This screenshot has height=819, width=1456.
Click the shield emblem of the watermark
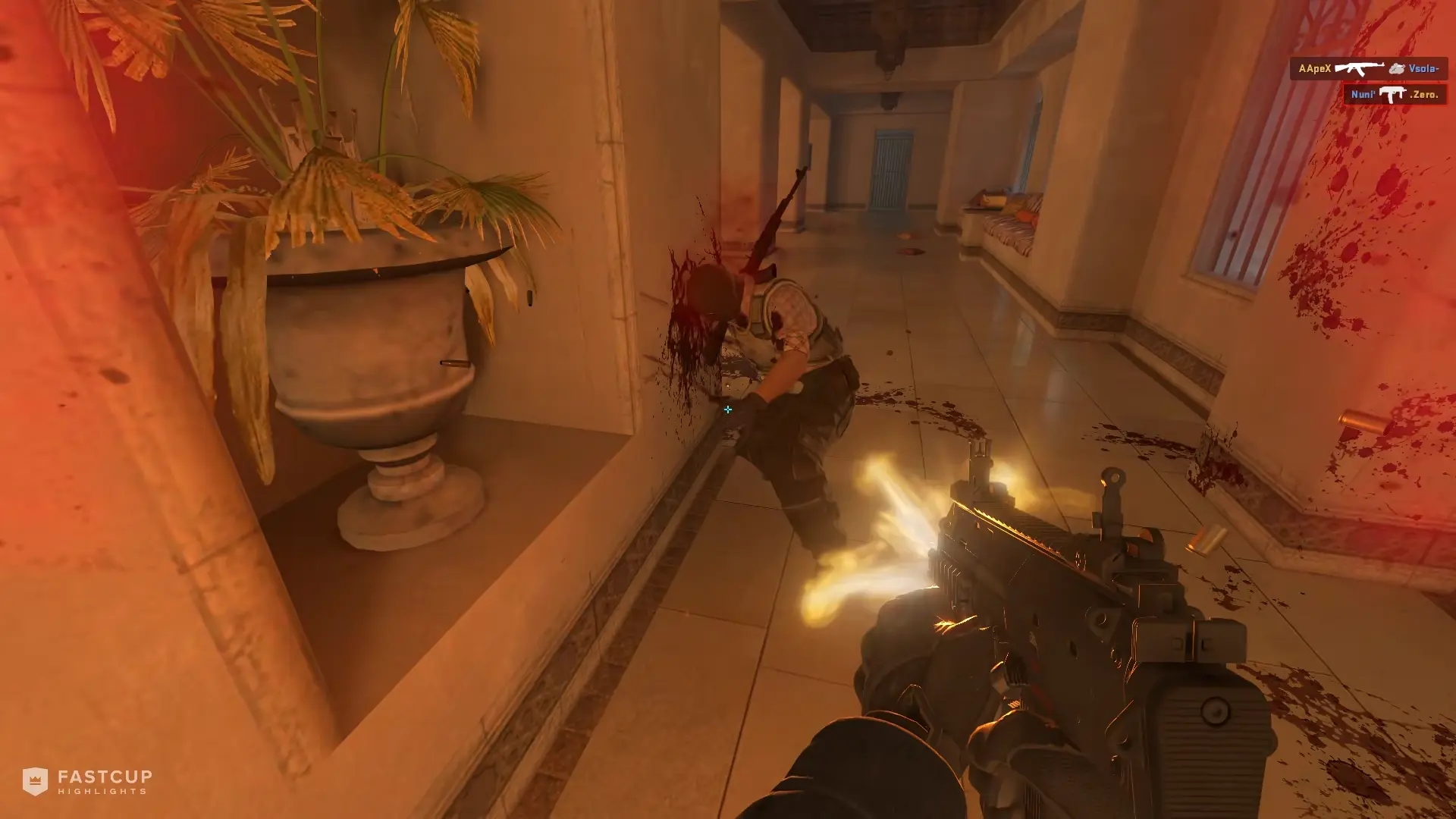(x=35, y=782)
